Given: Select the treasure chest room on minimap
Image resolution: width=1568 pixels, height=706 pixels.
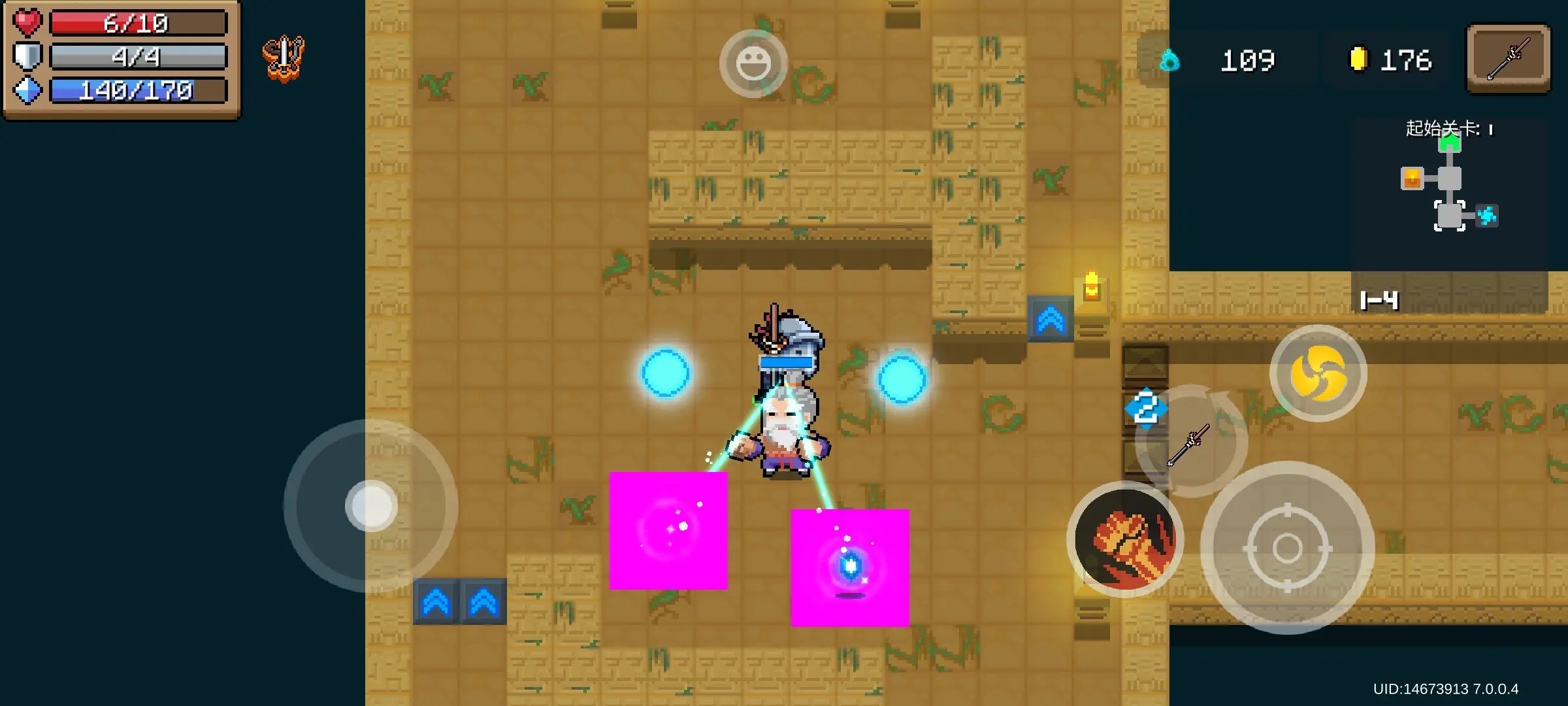Looking at the screenshot, I should pyautogui.click(x=1412, y=178).
